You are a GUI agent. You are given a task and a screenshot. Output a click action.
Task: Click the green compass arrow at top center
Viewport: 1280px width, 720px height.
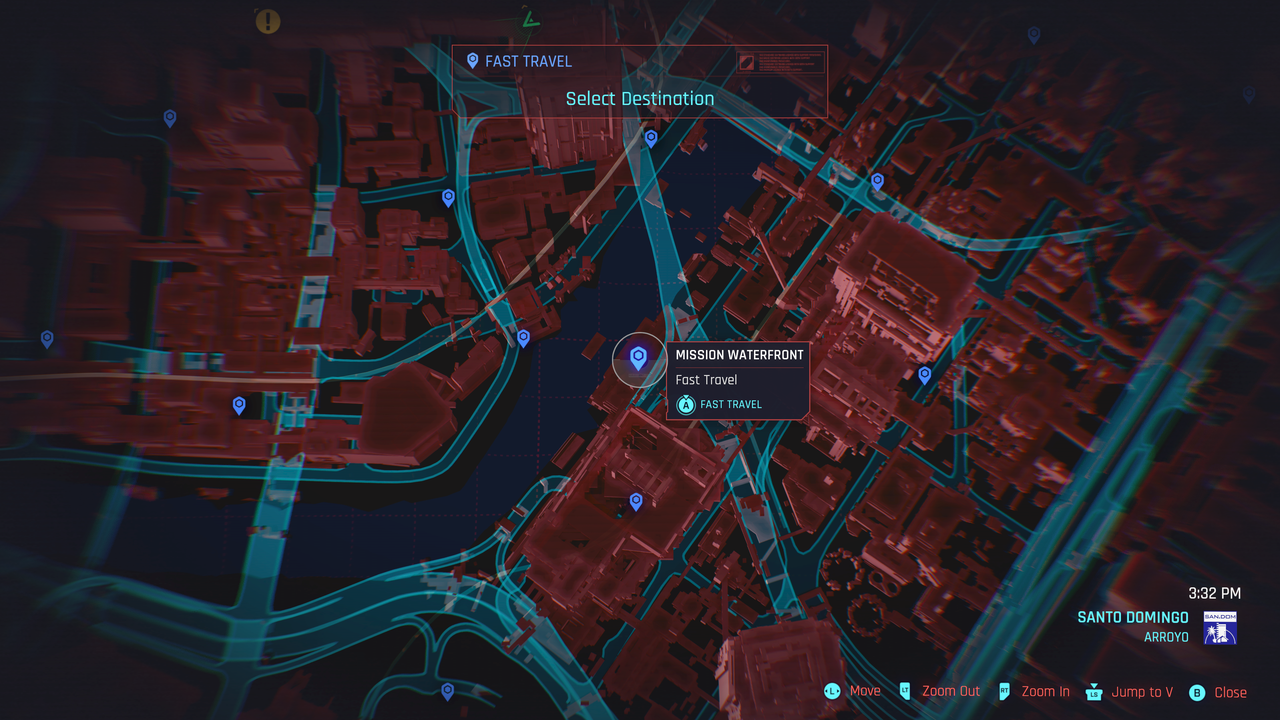pos(531,17)
